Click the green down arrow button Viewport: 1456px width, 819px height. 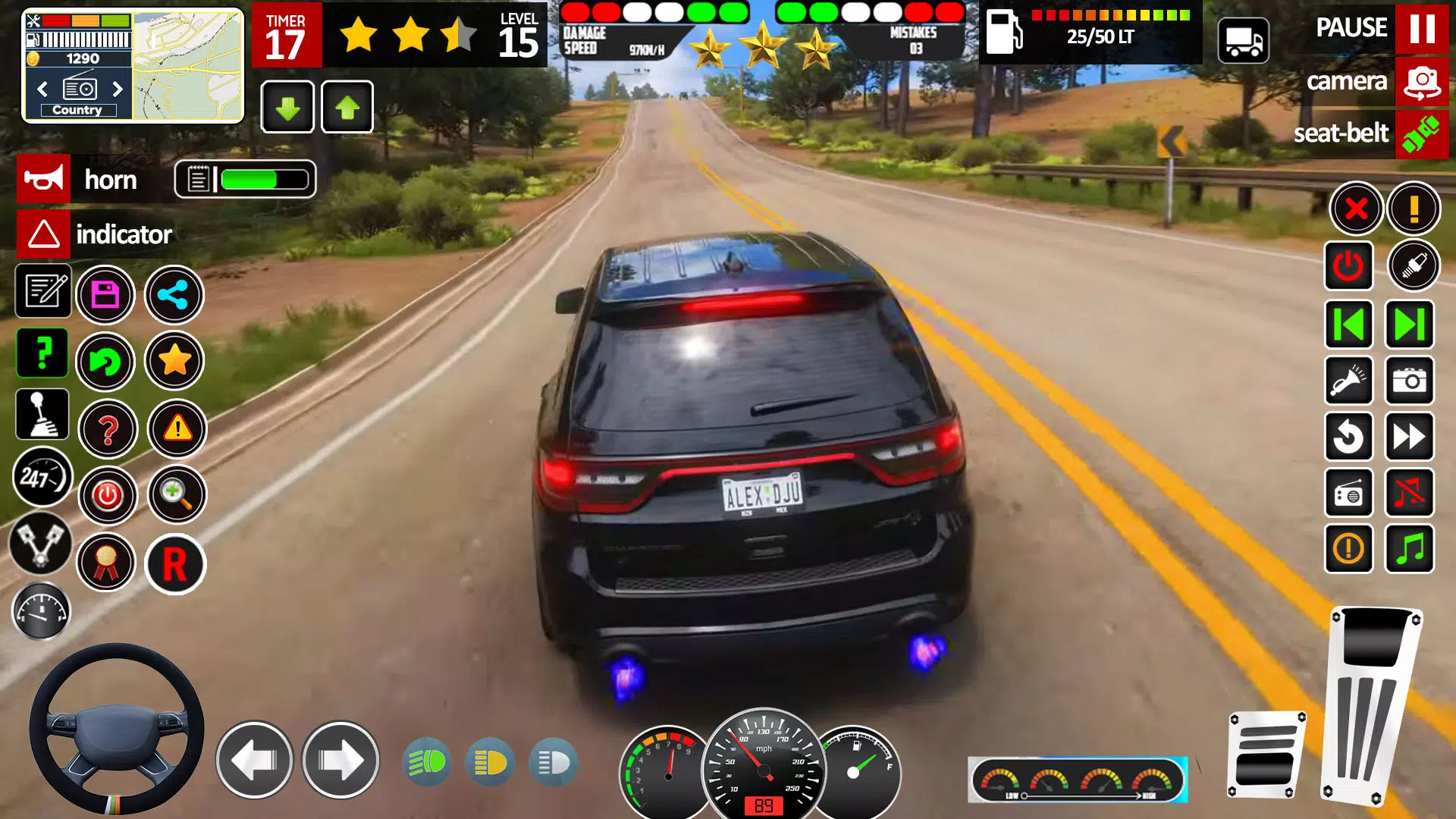pyautogui.click(x=287, y=108)
